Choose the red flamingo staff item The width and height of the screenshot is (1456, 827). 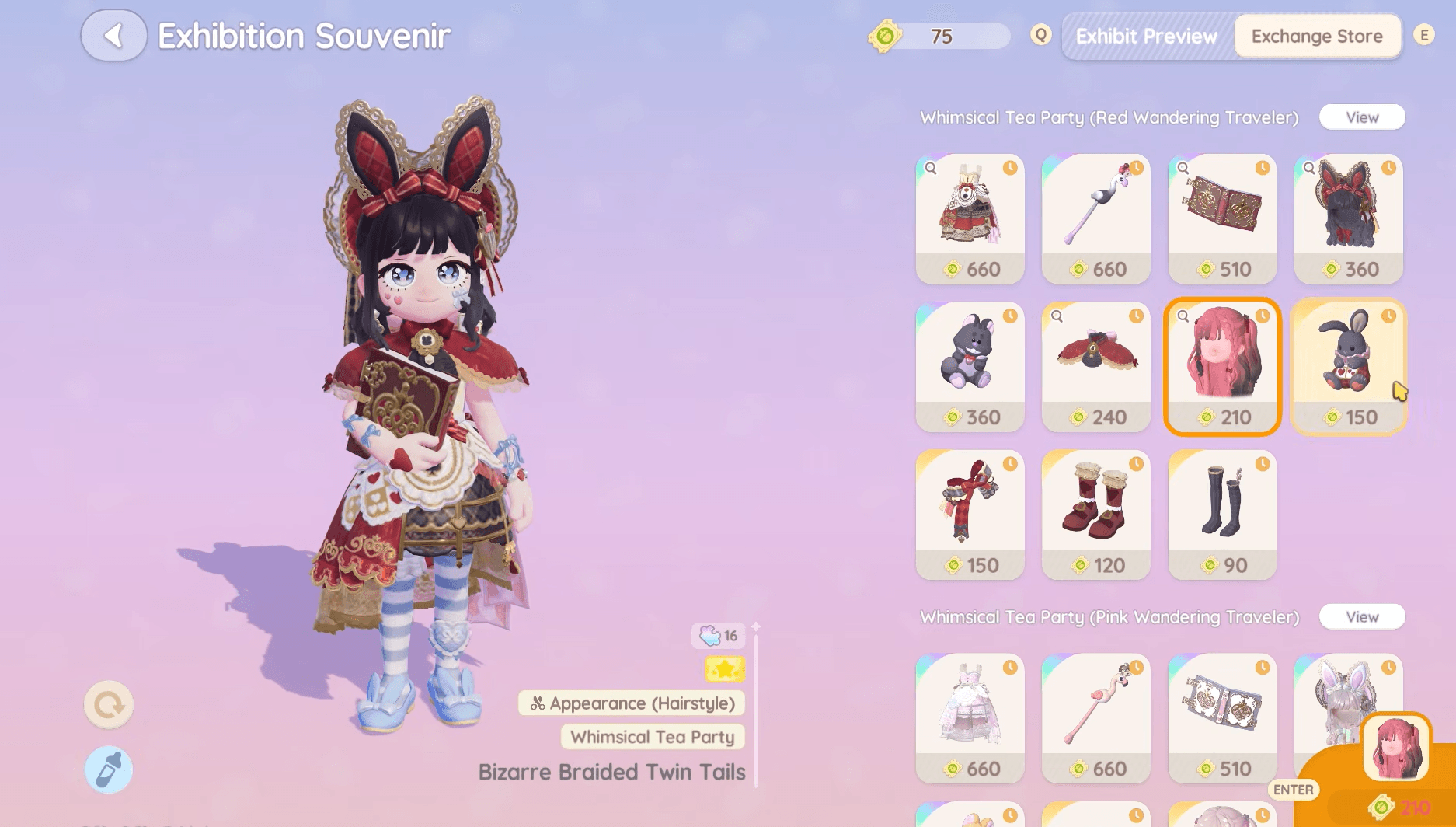point(1095,218)
